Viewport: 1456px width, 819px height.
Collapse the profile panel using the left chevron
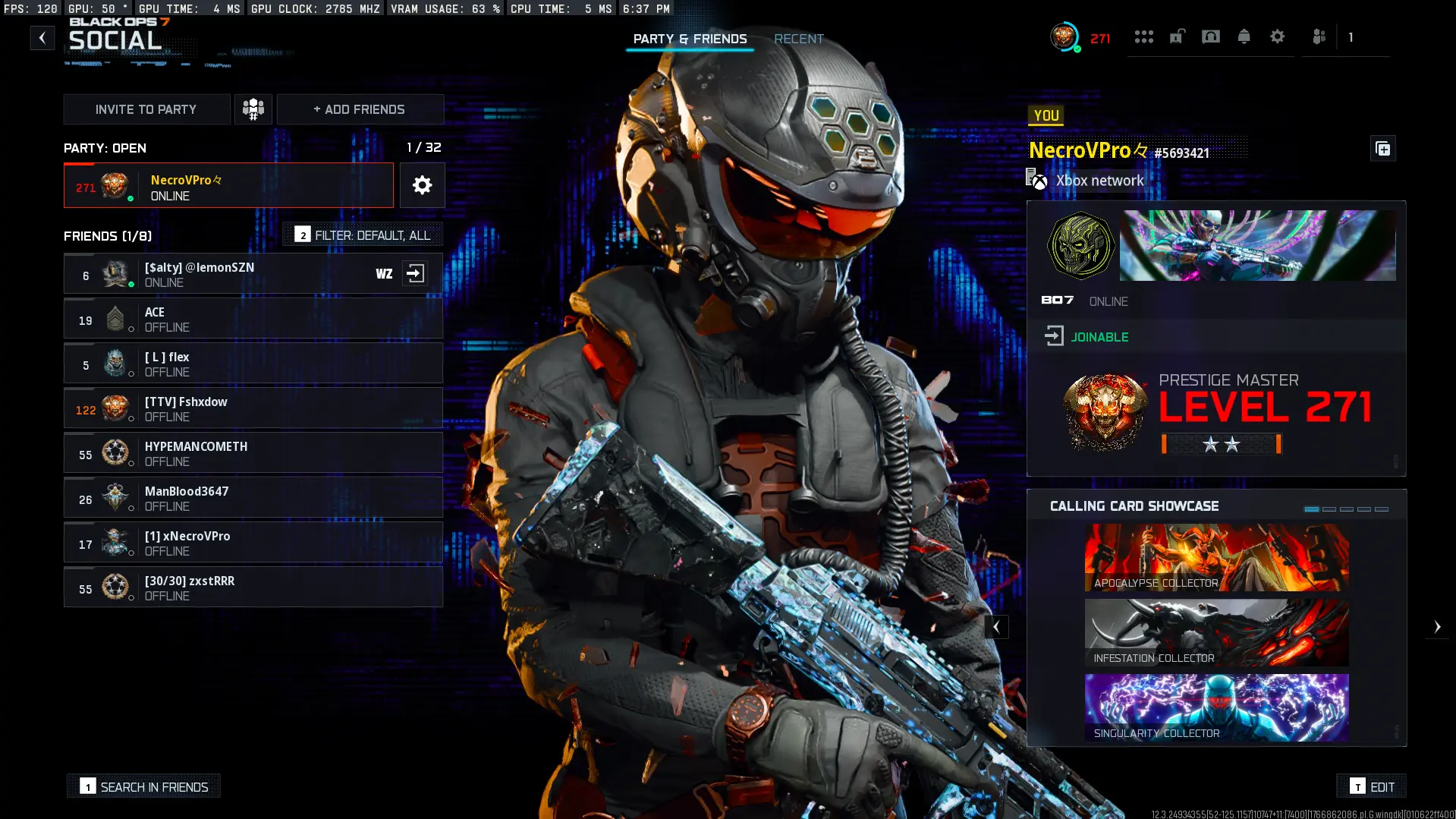pyautogui.click(x=996, y=626)
